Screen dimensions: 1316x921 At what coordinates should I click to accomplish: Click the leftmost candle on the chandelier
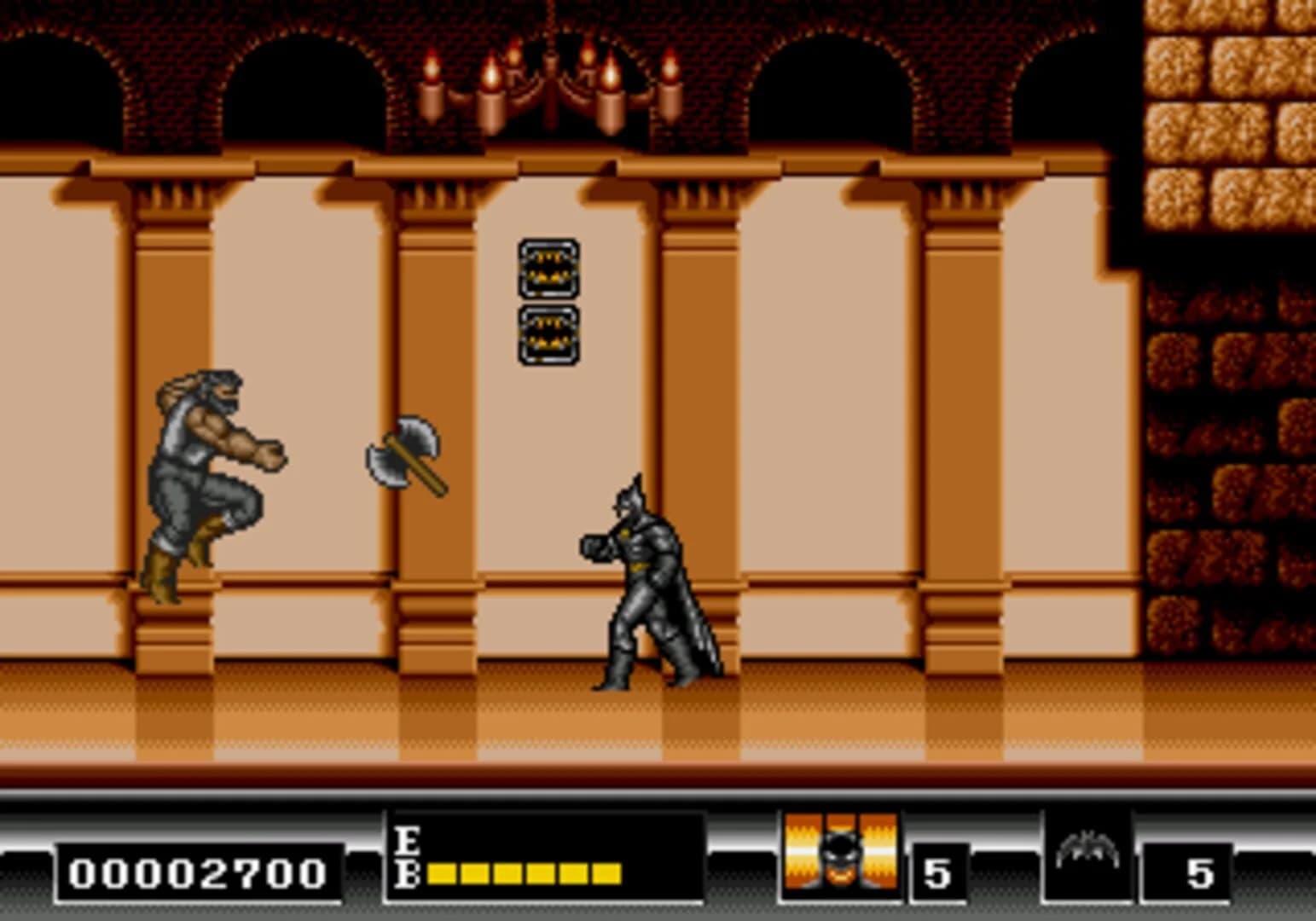click(x=429, y=94)
